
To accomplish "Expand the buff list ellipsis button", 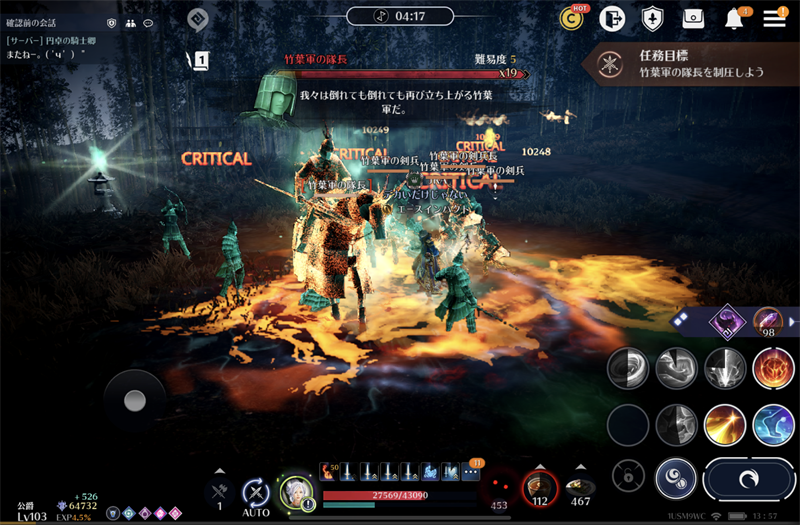I will pyautogui.click(x=472, y=471).
